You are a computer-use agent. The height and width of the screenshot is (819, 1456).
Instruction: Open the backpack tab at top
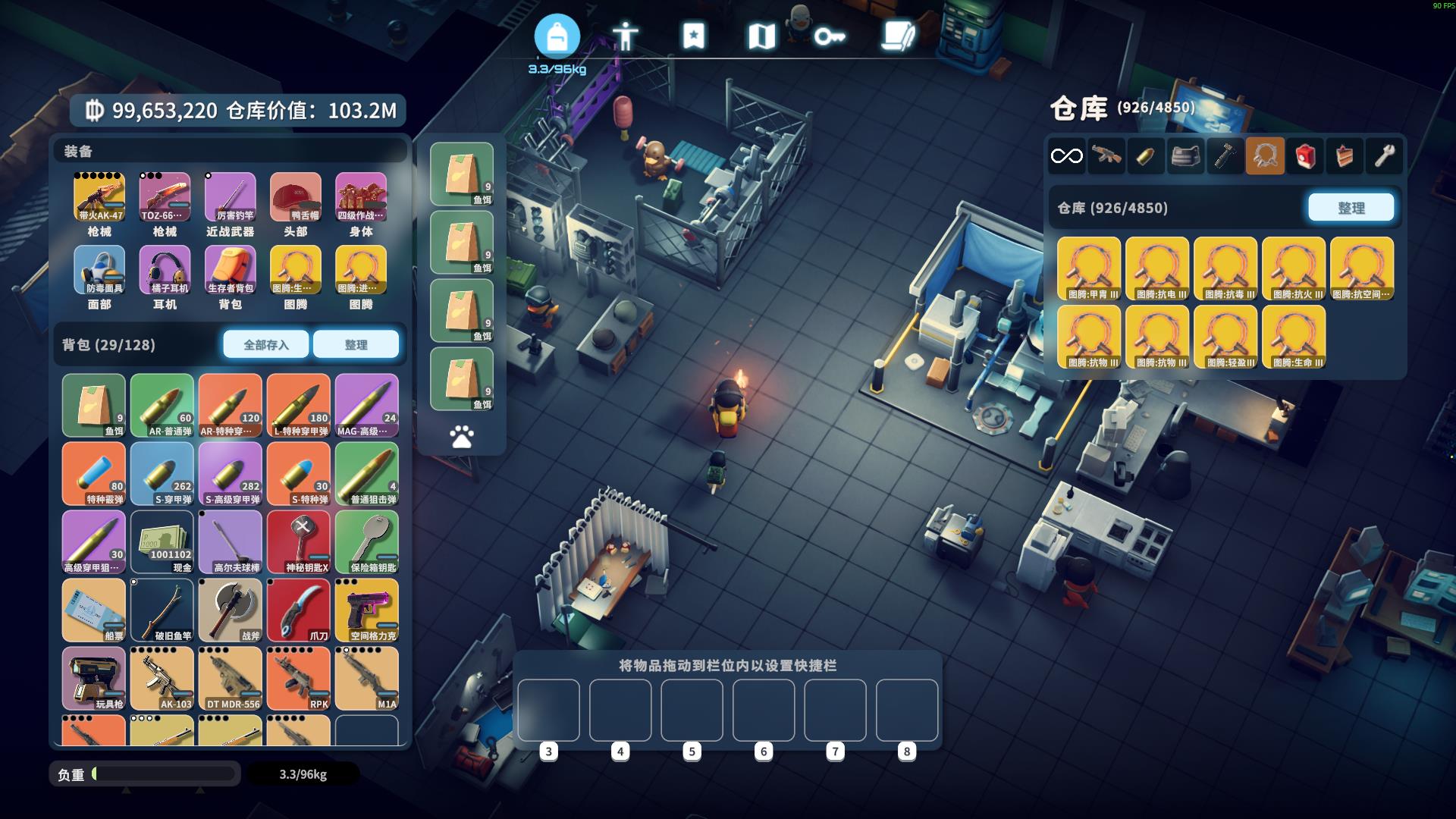coord(557,36)
